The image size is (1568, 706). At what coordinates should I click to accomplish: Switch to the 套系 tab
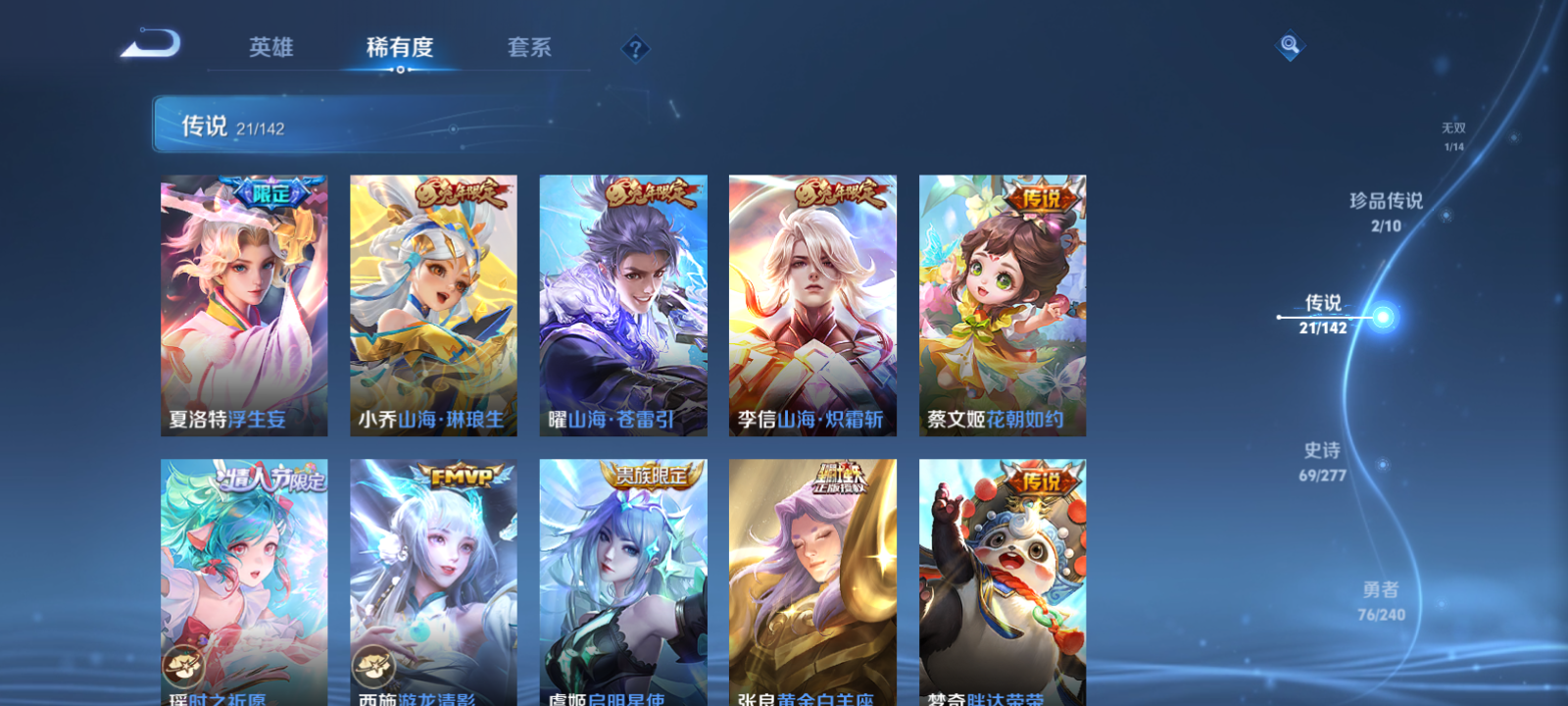pos(527,46)
